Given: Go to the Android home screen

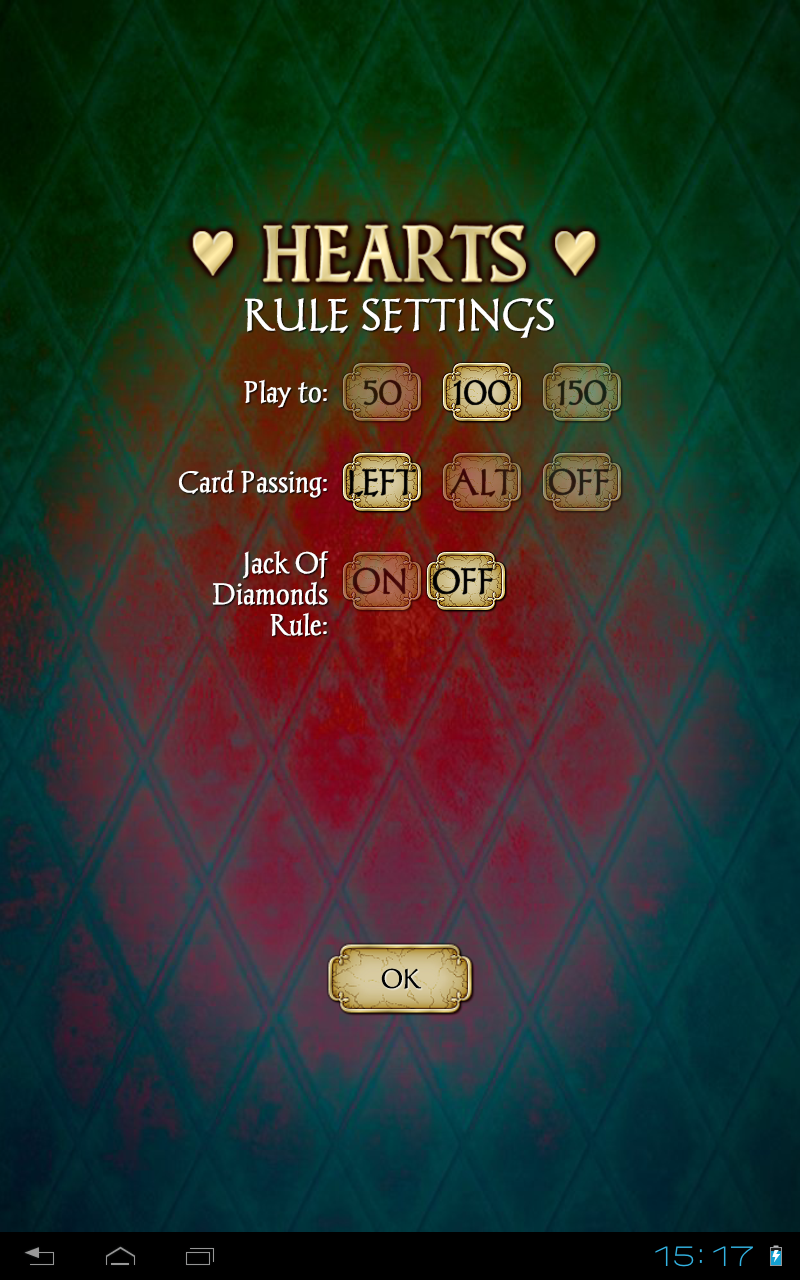Looking at the screenshot, I should 120,1256.
